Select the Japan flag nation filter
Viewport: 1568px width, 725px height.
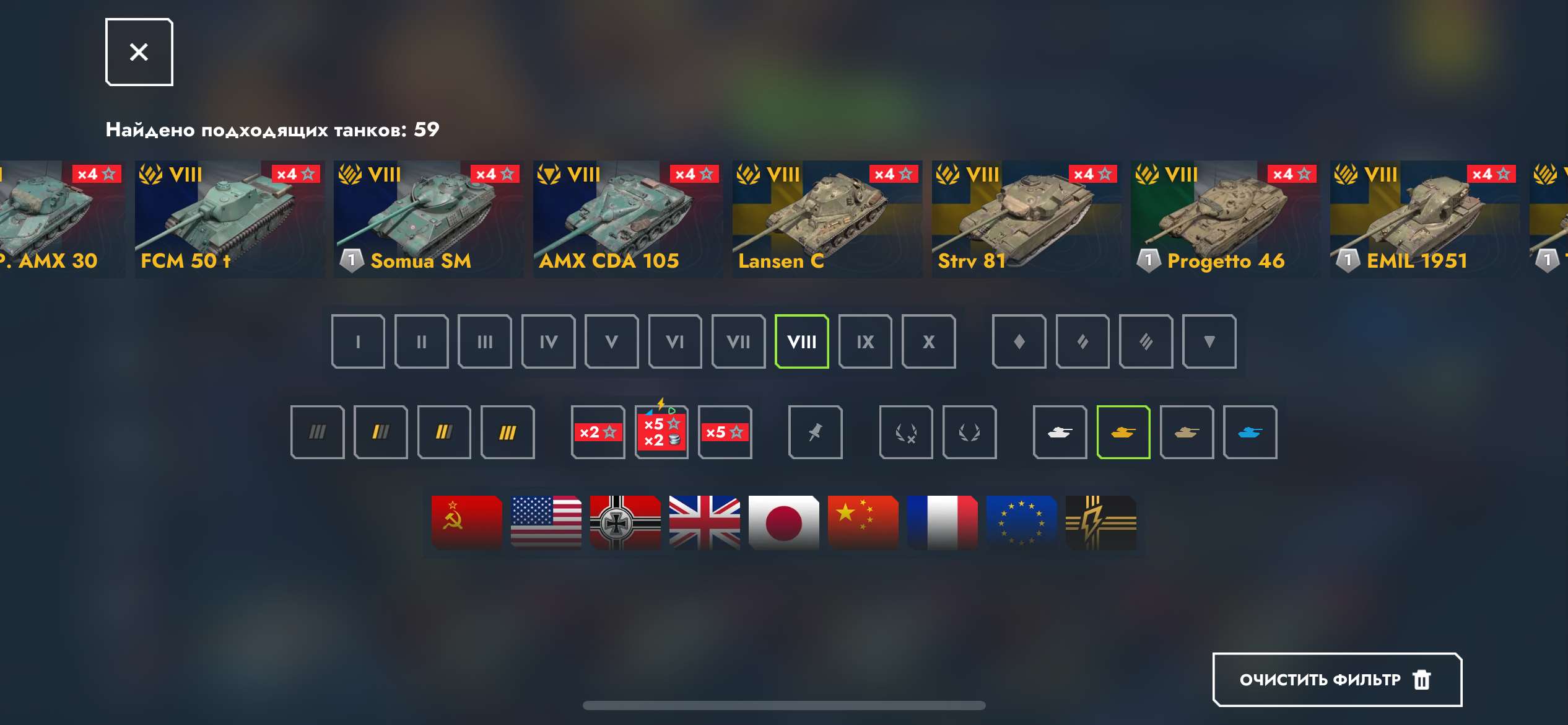[x=783, y=522]
